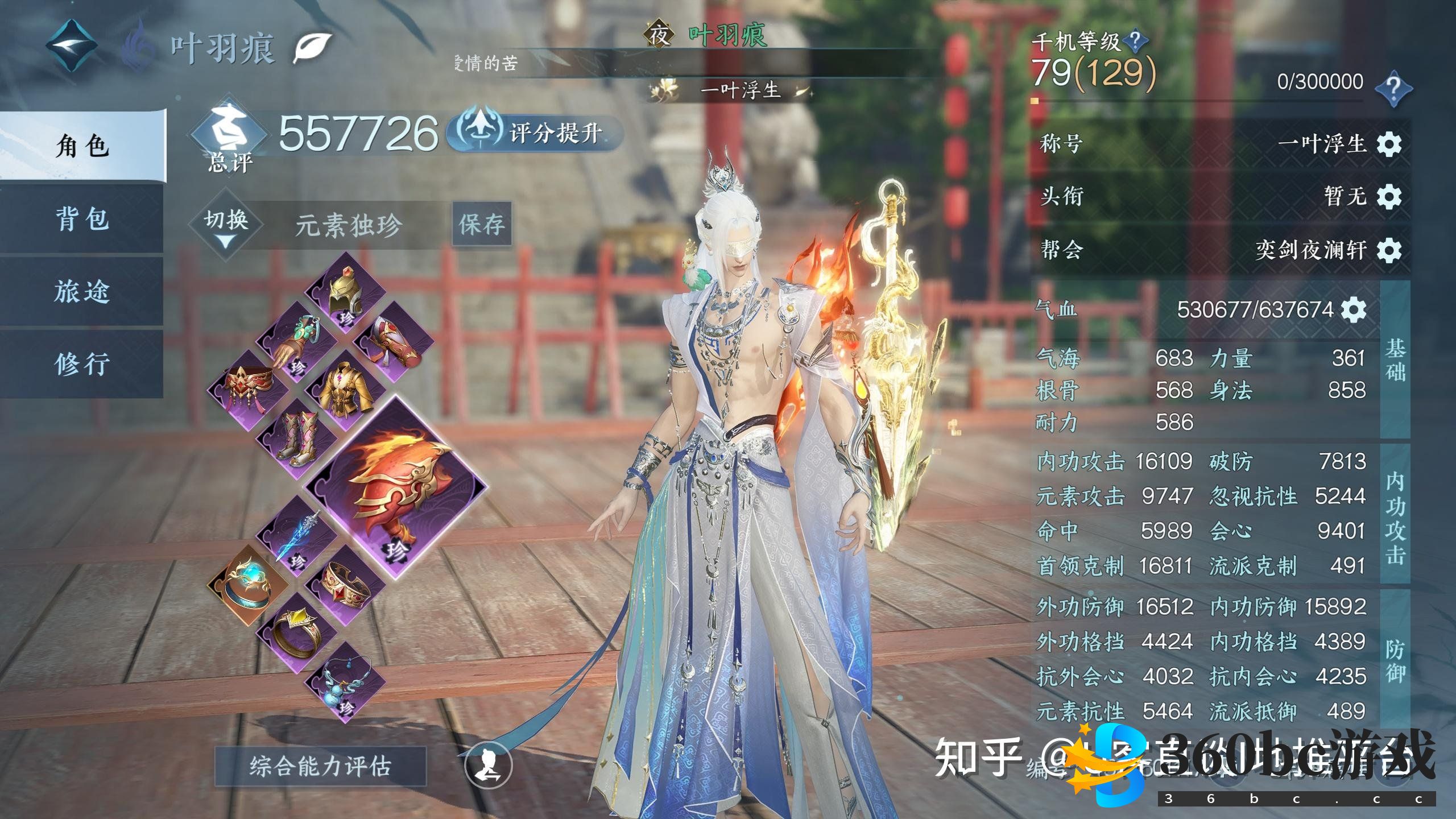Open the 切换 equipment set dropdown

tap(226, 226)
